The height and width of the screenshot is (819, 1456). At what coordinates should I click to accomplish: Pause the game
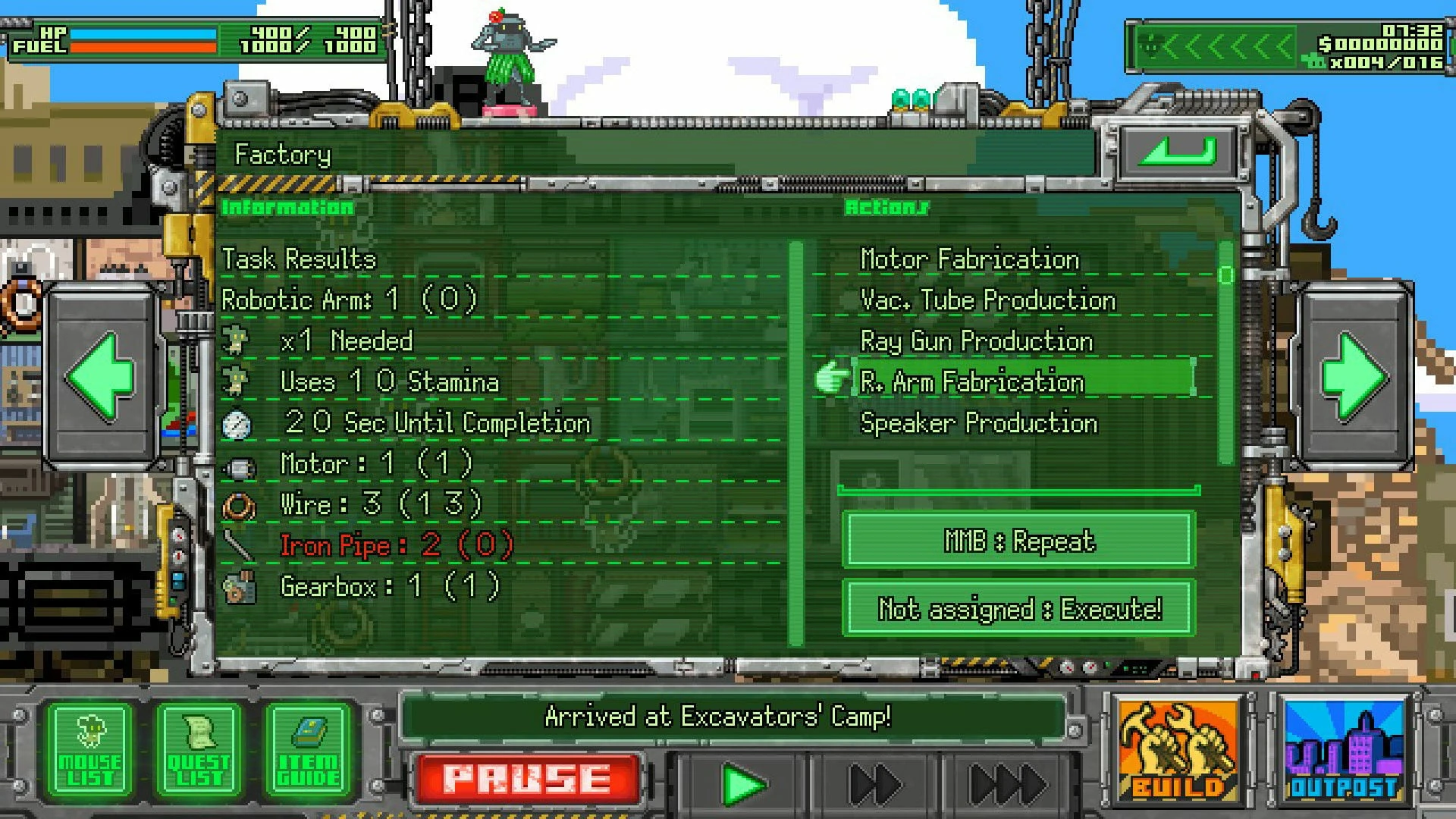(x=526, y=780)
